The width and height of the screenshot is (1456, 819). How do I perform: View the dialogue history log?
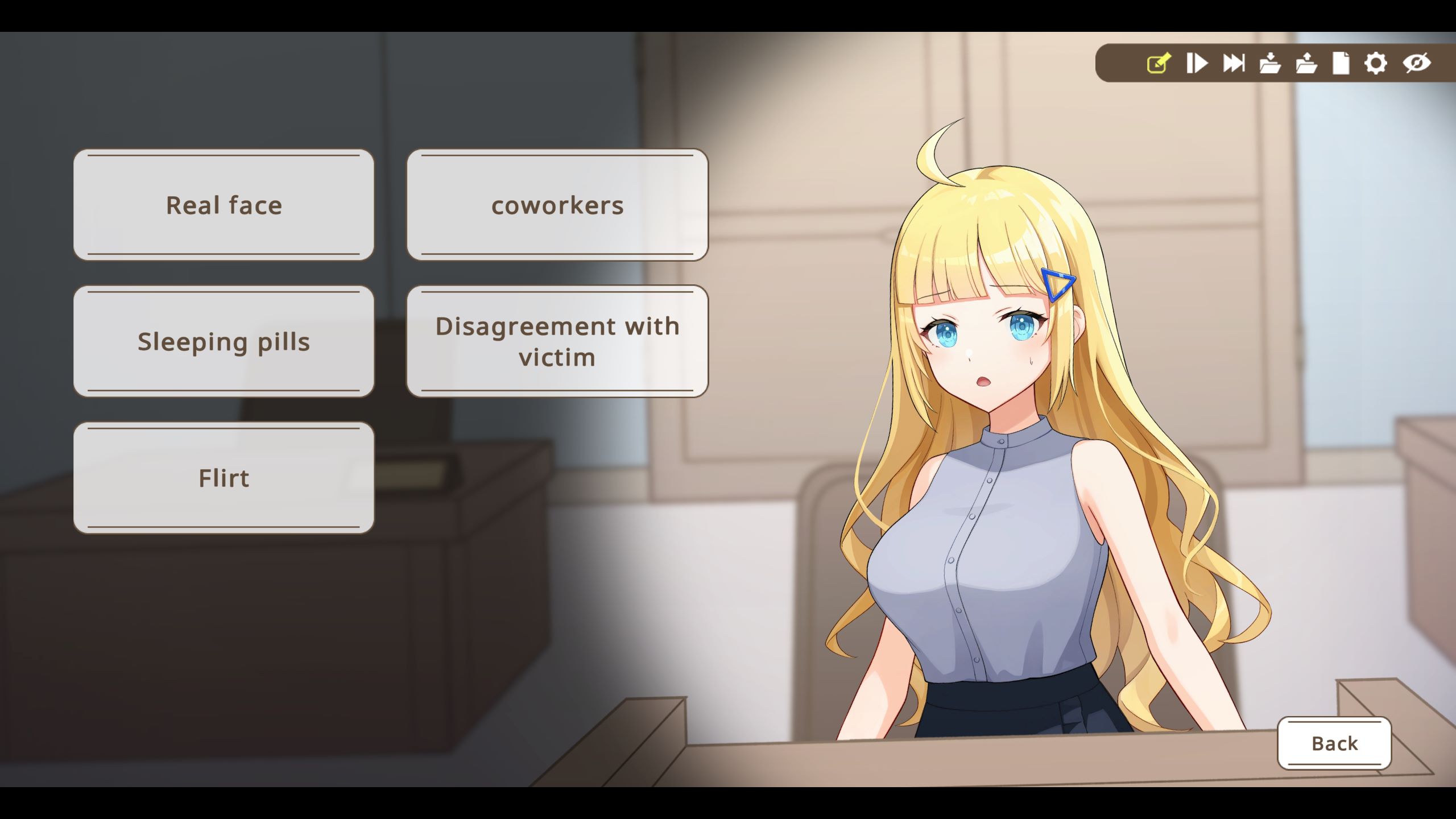1341,64
